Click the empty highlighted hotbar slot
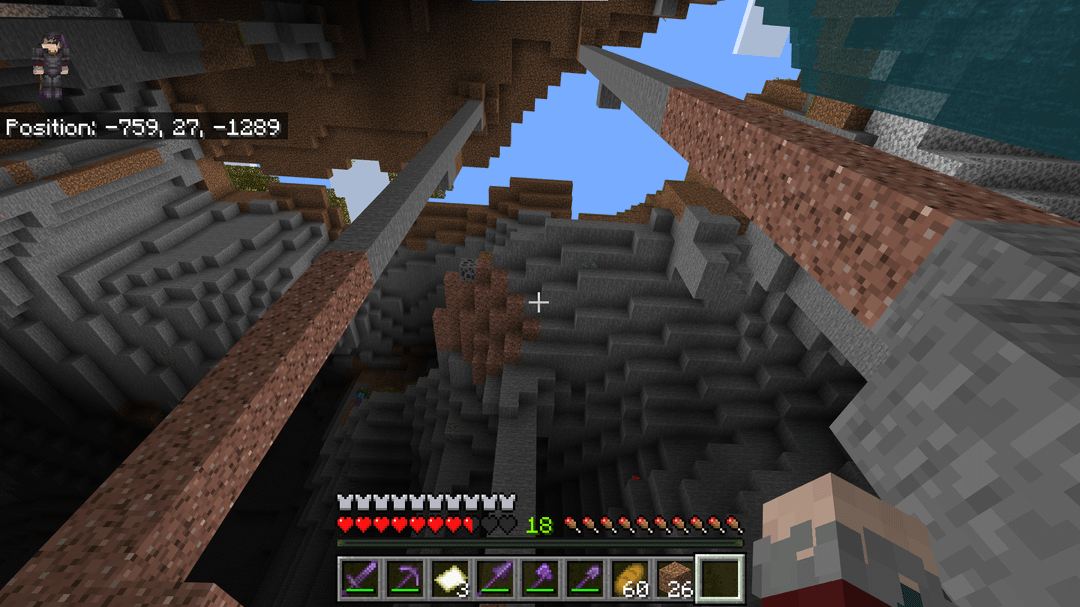Screen dimensions: 1080x607 (720, 579)
